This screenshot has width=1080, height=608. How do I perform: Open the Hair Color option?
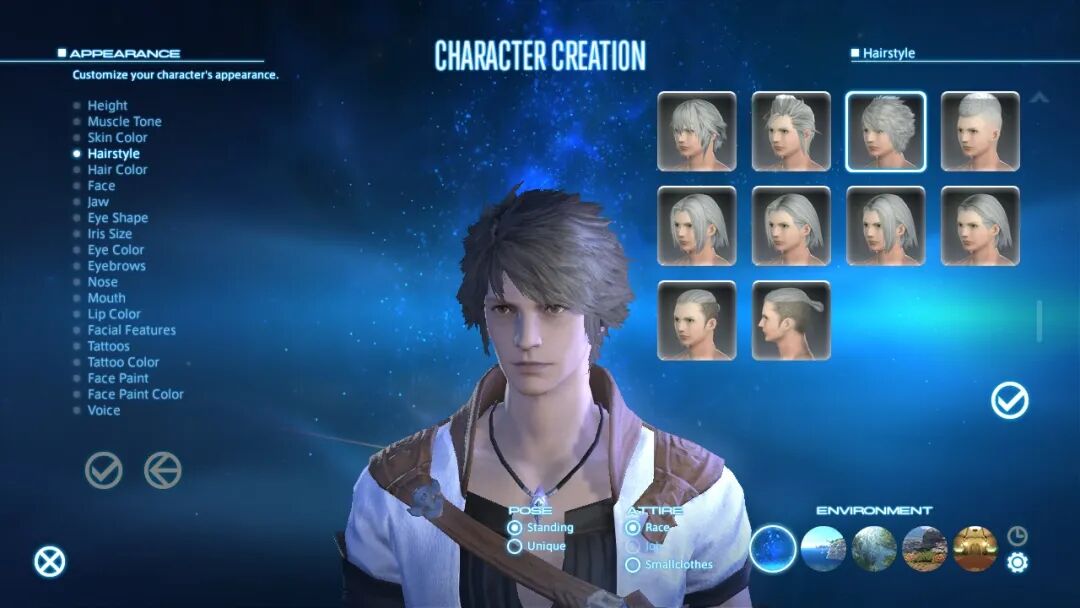click(117, 170)
